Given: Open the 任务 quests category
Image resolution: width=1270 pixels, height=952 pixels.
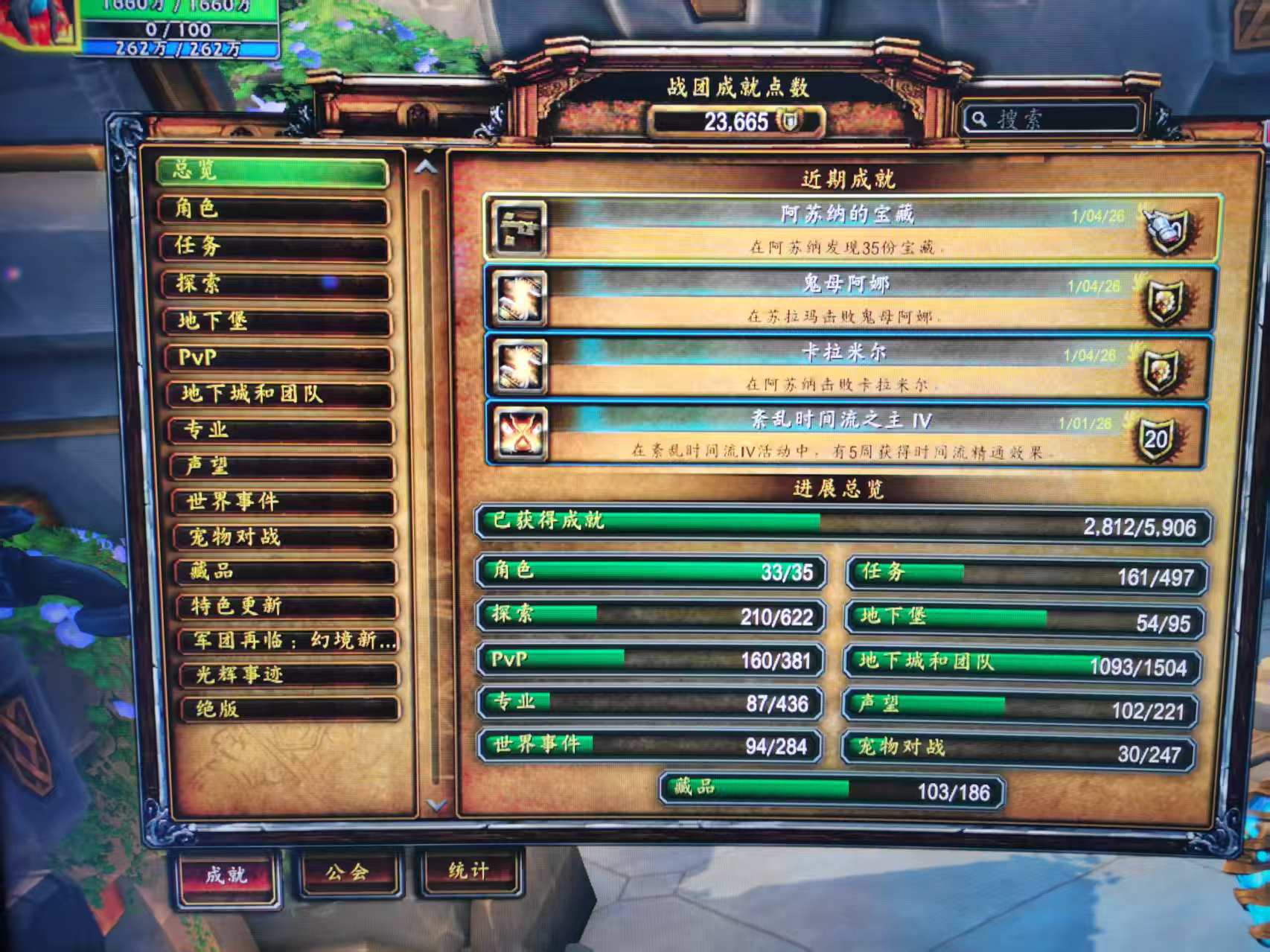Looking at the screenshot, I should click(275, 246).
